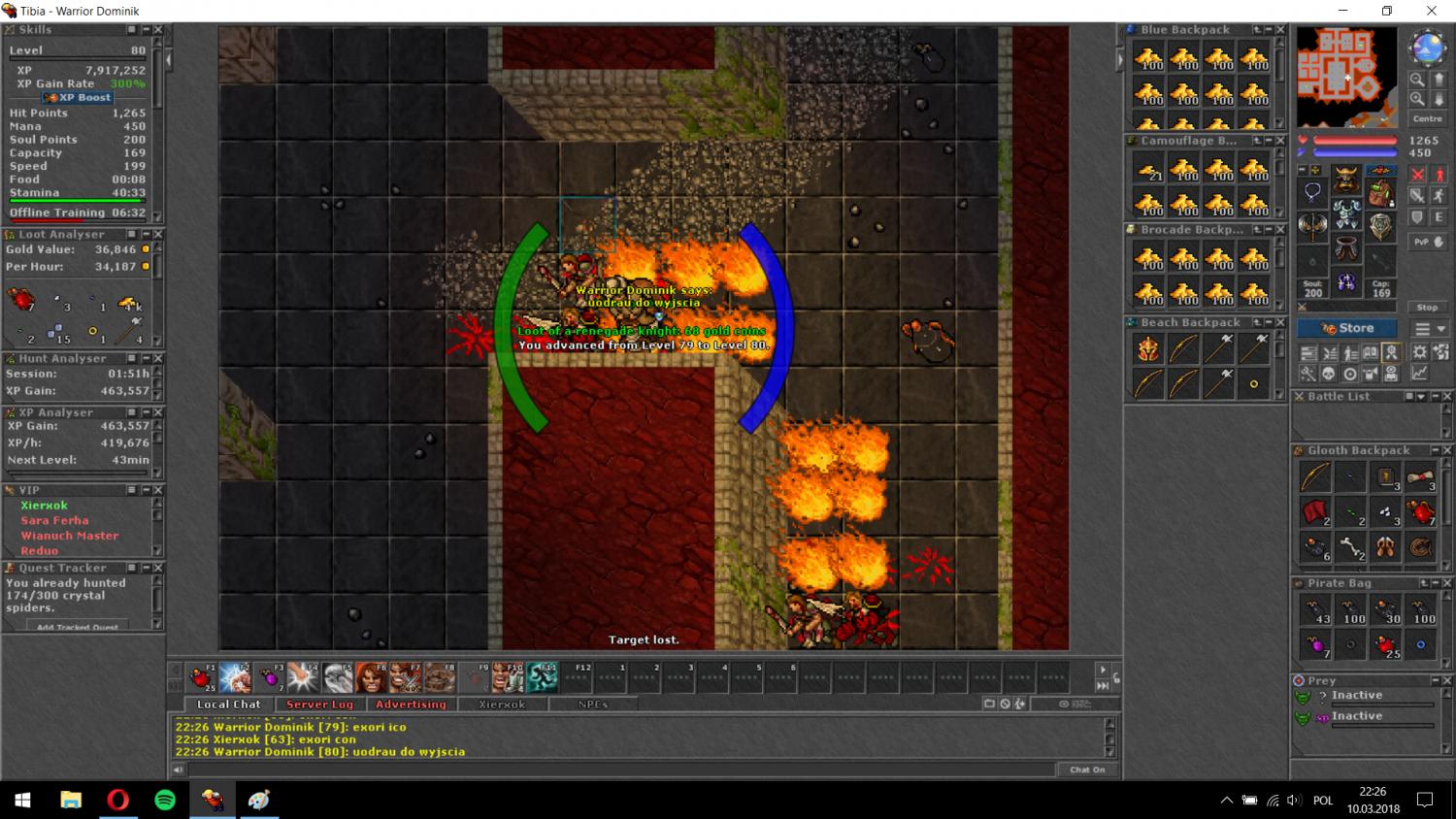Open the Store
The width and height of the screenshot is (1456, 819).
click(1346, 328)
